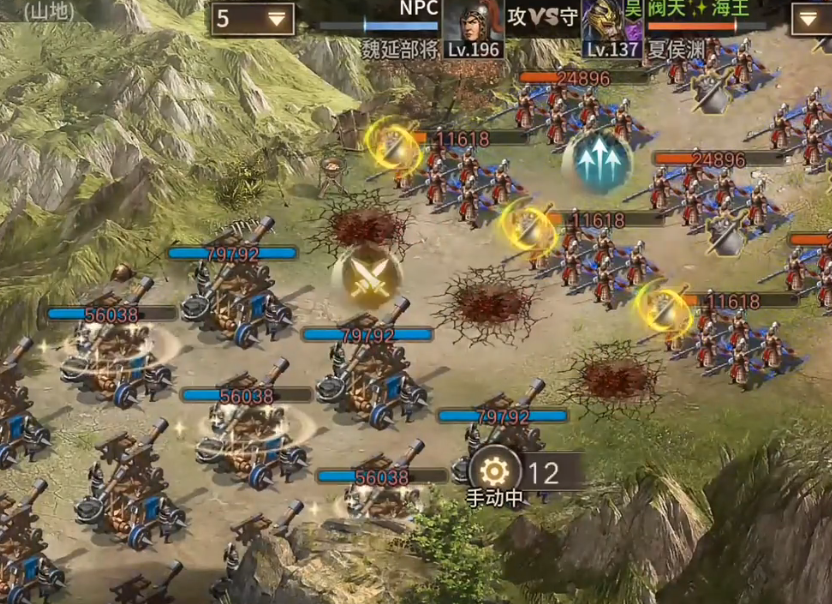Tap the attacker general portrait Lv.196
Screen dimensions: 832x604
(472, 26)
